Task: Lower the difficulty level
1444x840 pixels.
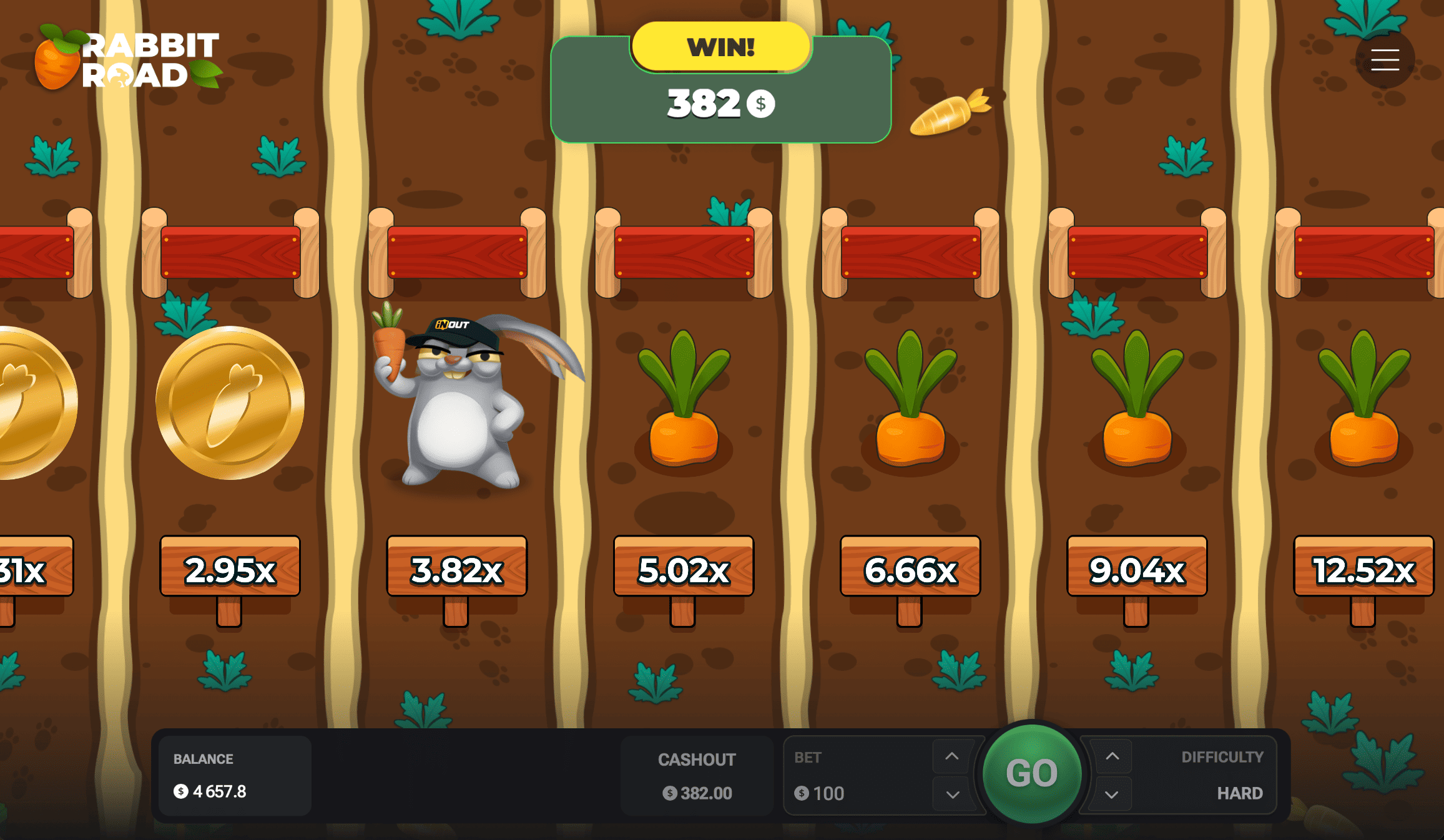Action: coord(1112,794)
